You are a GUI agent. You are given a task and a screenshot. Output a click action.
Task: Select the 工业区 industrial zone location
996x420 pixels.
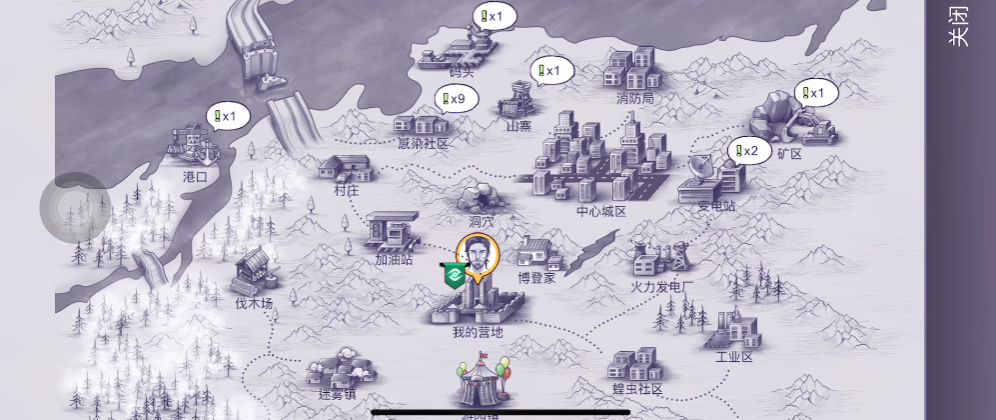[x=732, y=330]
